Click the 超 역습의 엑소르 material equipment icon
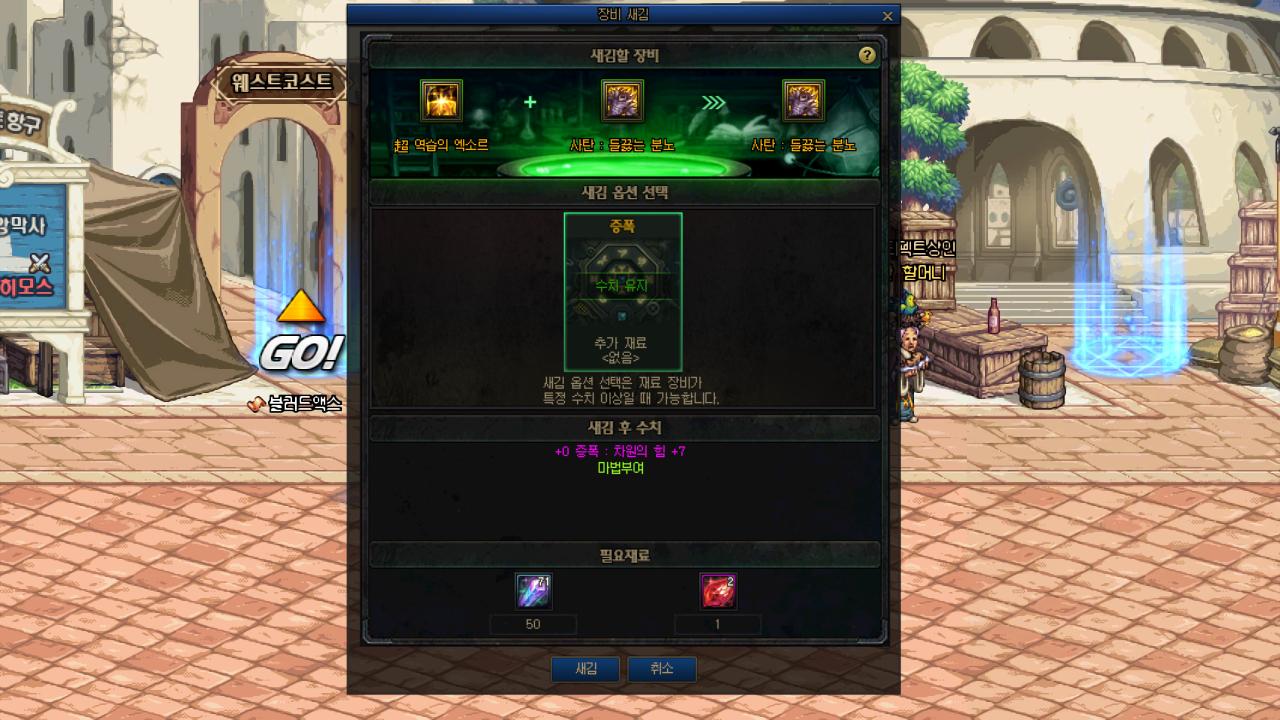This screenshot has width=1280, height=720. (x=440, y=99)
